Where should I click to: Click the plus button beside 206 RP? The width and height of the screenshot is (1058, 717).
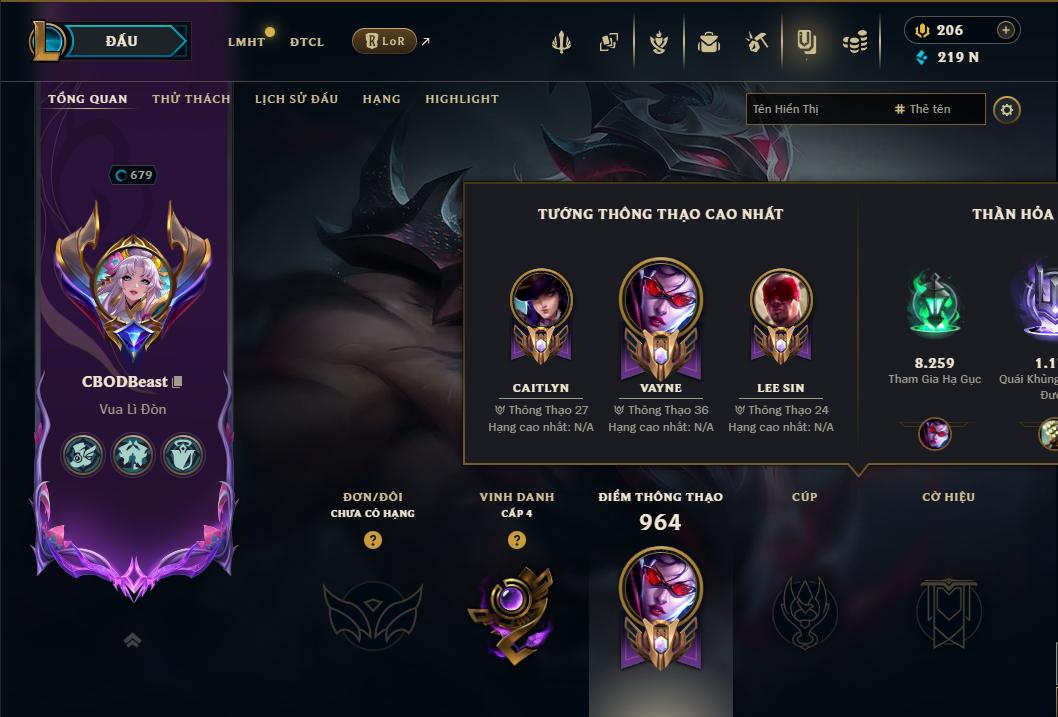1006,30
